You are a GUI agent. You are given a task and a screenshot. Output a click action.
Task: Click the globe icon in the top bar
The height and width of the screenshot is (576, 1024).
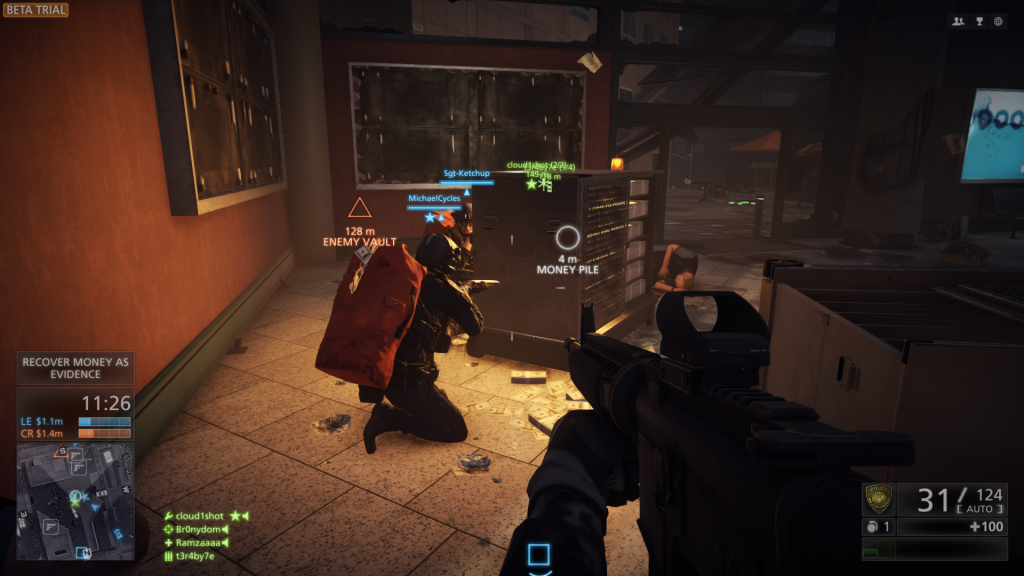click(x=997, y=21)
